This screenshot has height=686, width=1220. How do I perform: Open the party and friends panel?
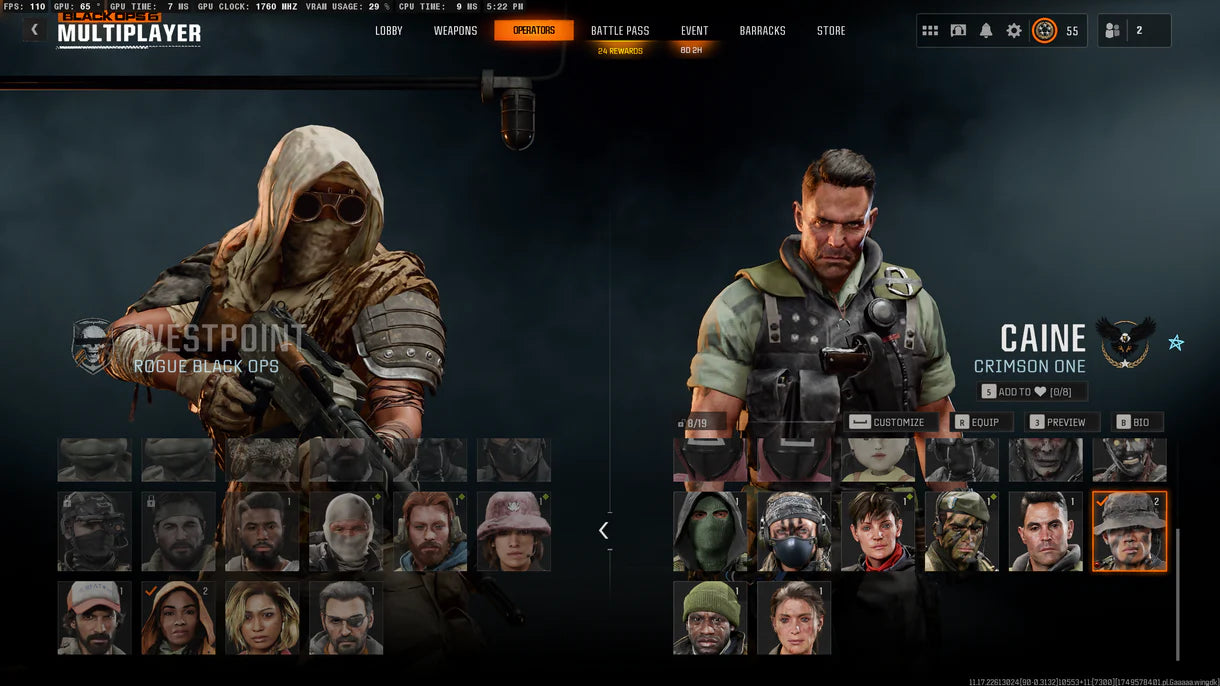coord(1133,31)
